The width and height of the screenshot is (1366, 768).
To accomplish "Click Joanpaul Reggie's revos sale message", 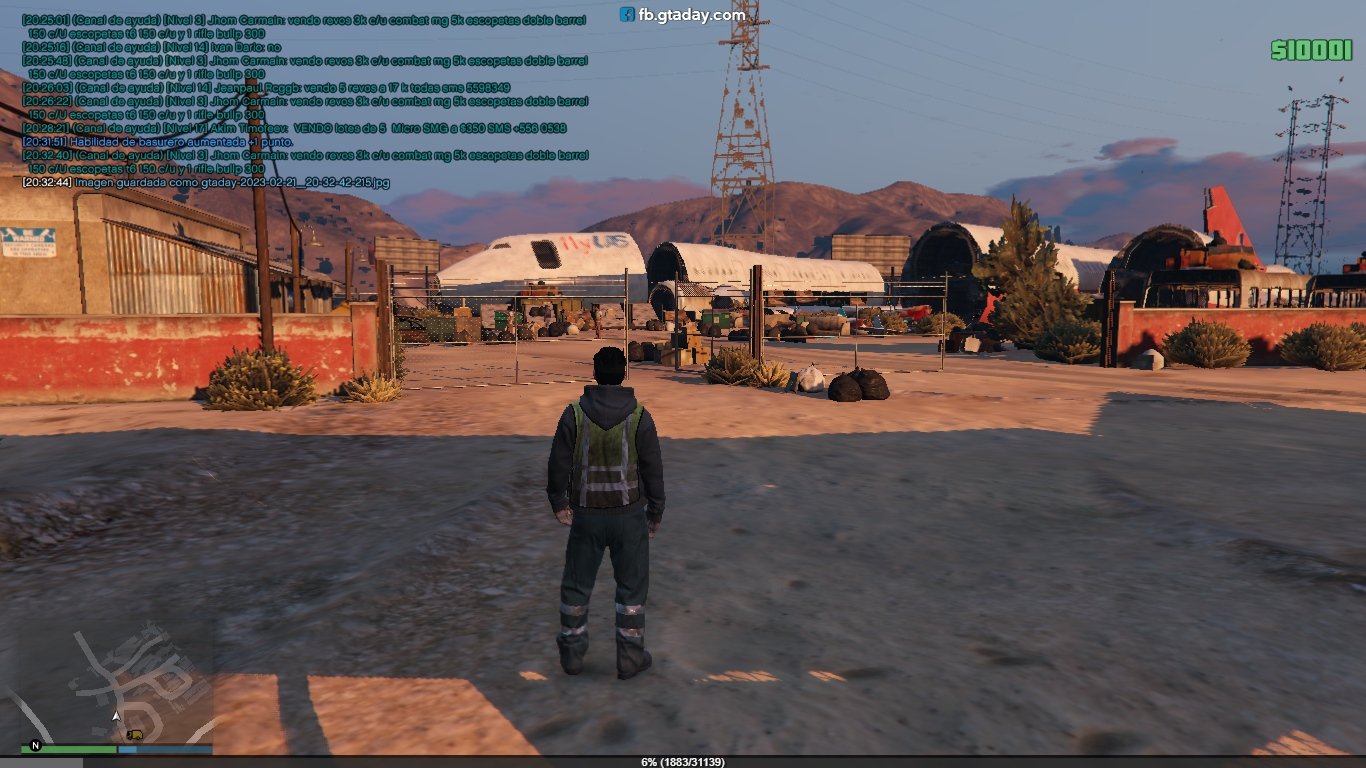I will click(266, 88).
